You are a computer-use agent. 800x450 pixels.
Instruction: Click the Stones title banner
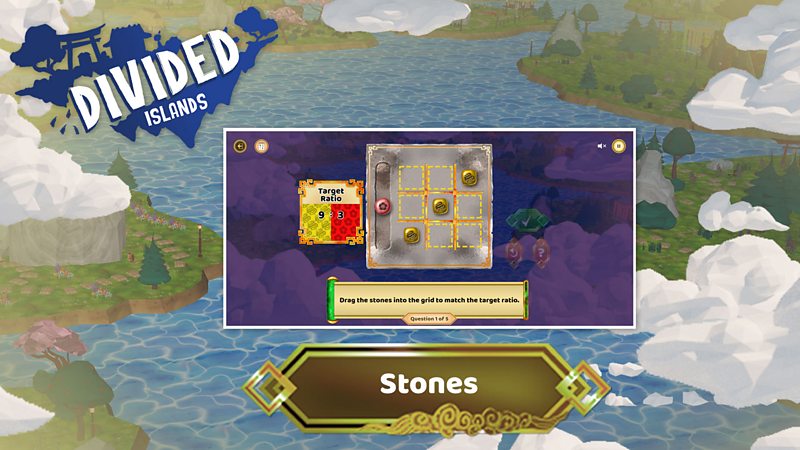(x=427, y=384)
